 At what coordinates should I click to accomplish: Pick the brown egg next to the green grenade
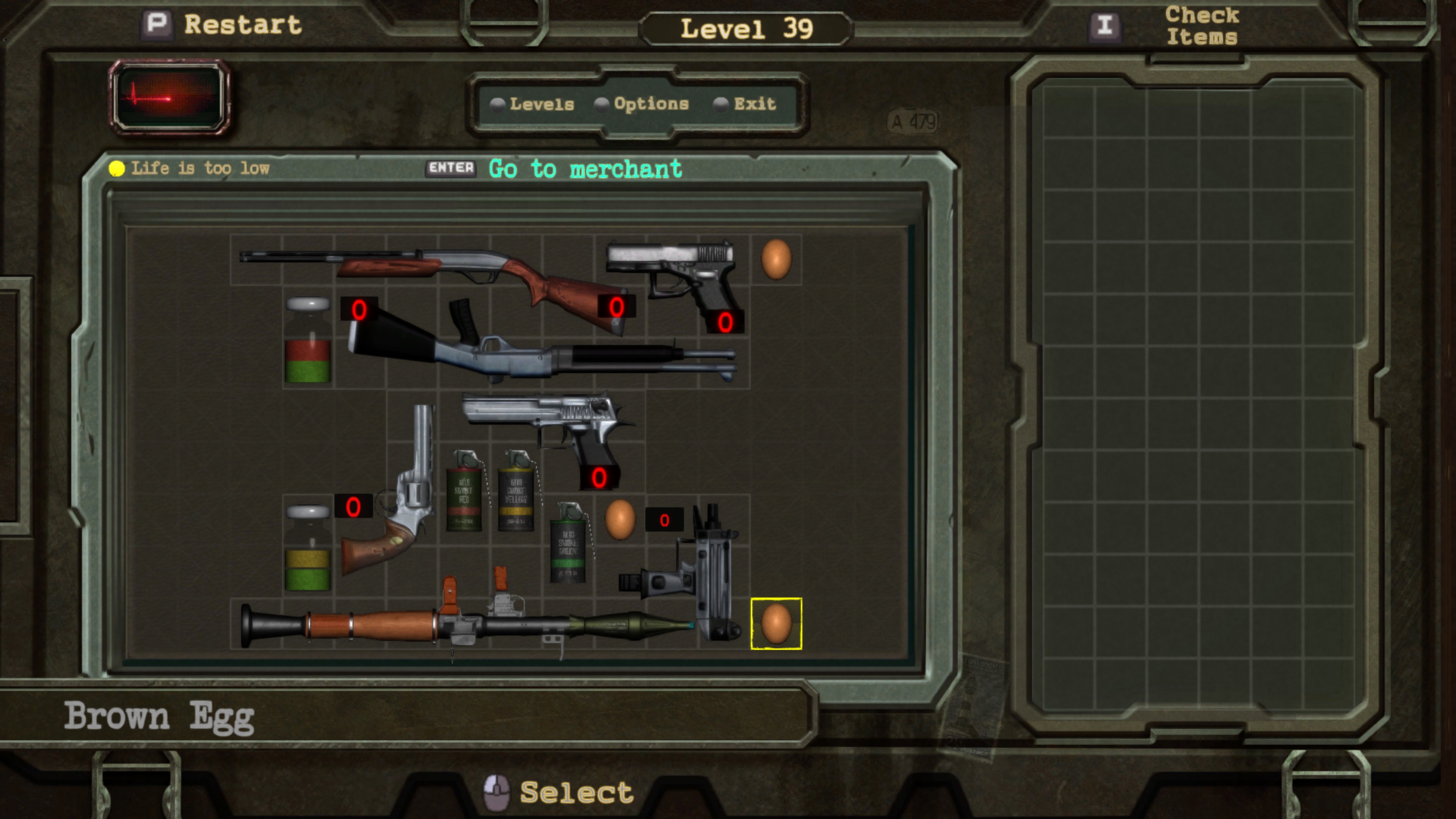point(620,519)
